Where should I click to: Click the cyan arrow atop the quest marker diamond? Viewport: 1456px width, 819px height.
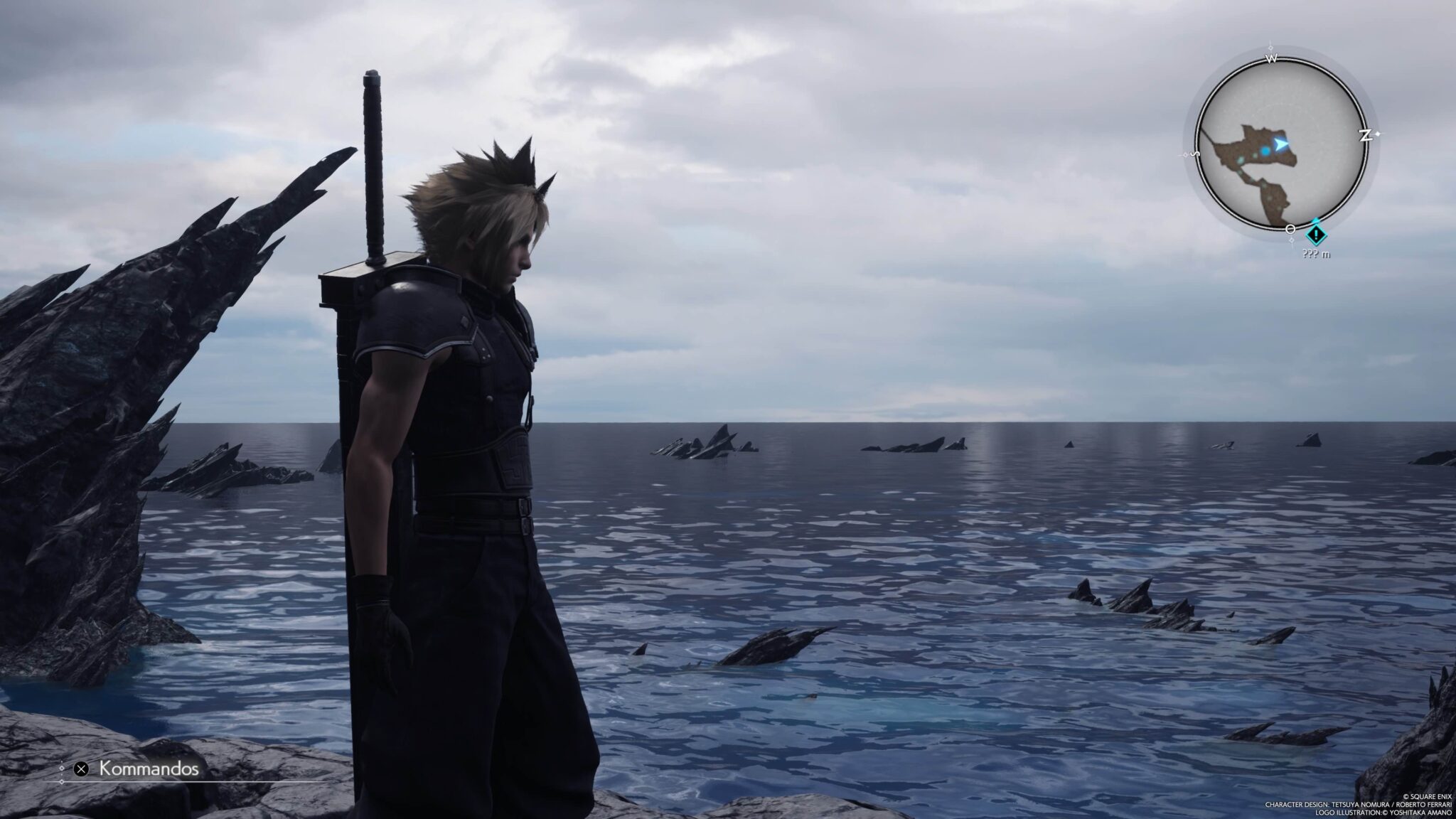click(1316, 220)
